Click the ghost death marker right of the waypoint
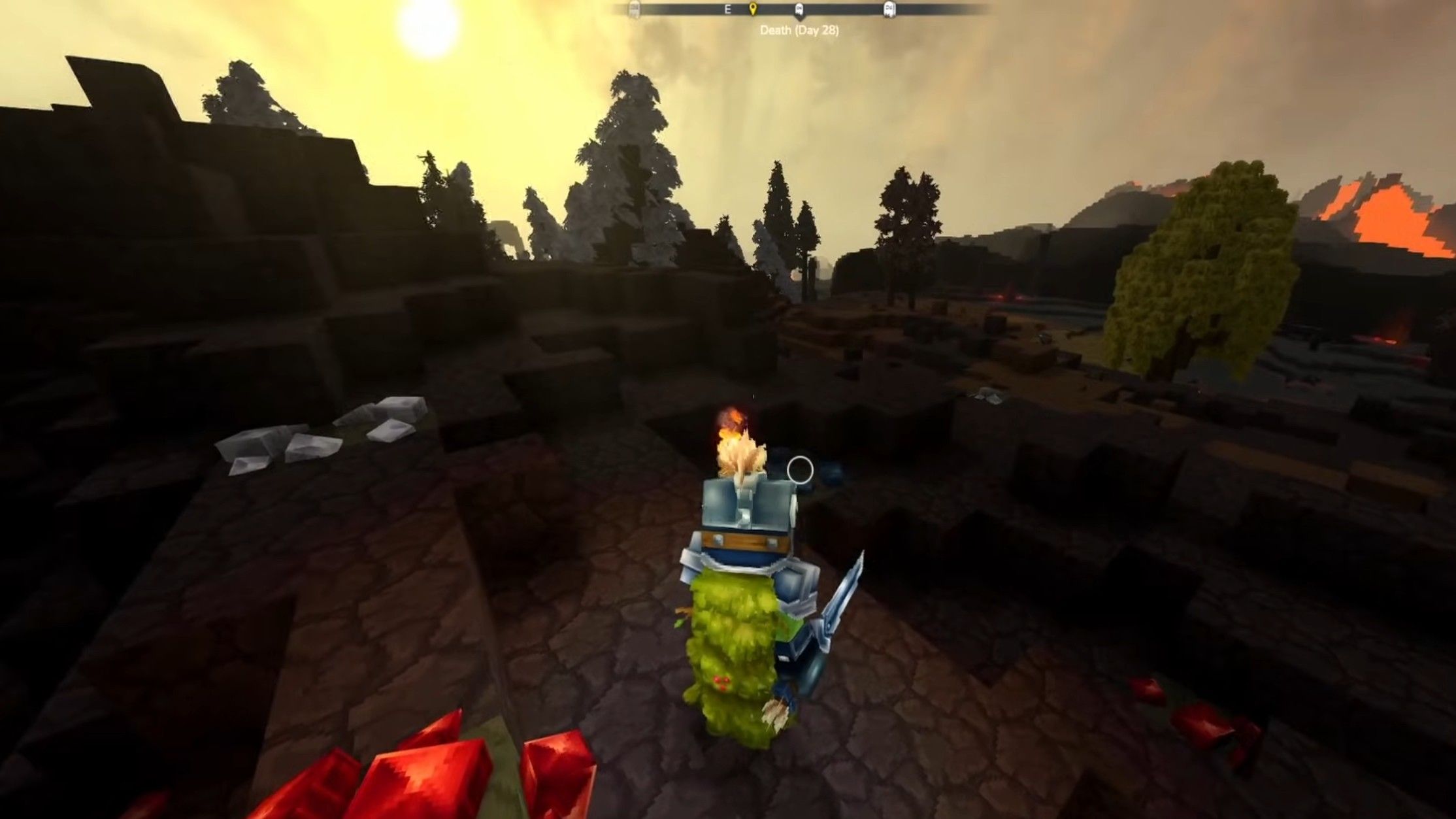 coord(799,10)
